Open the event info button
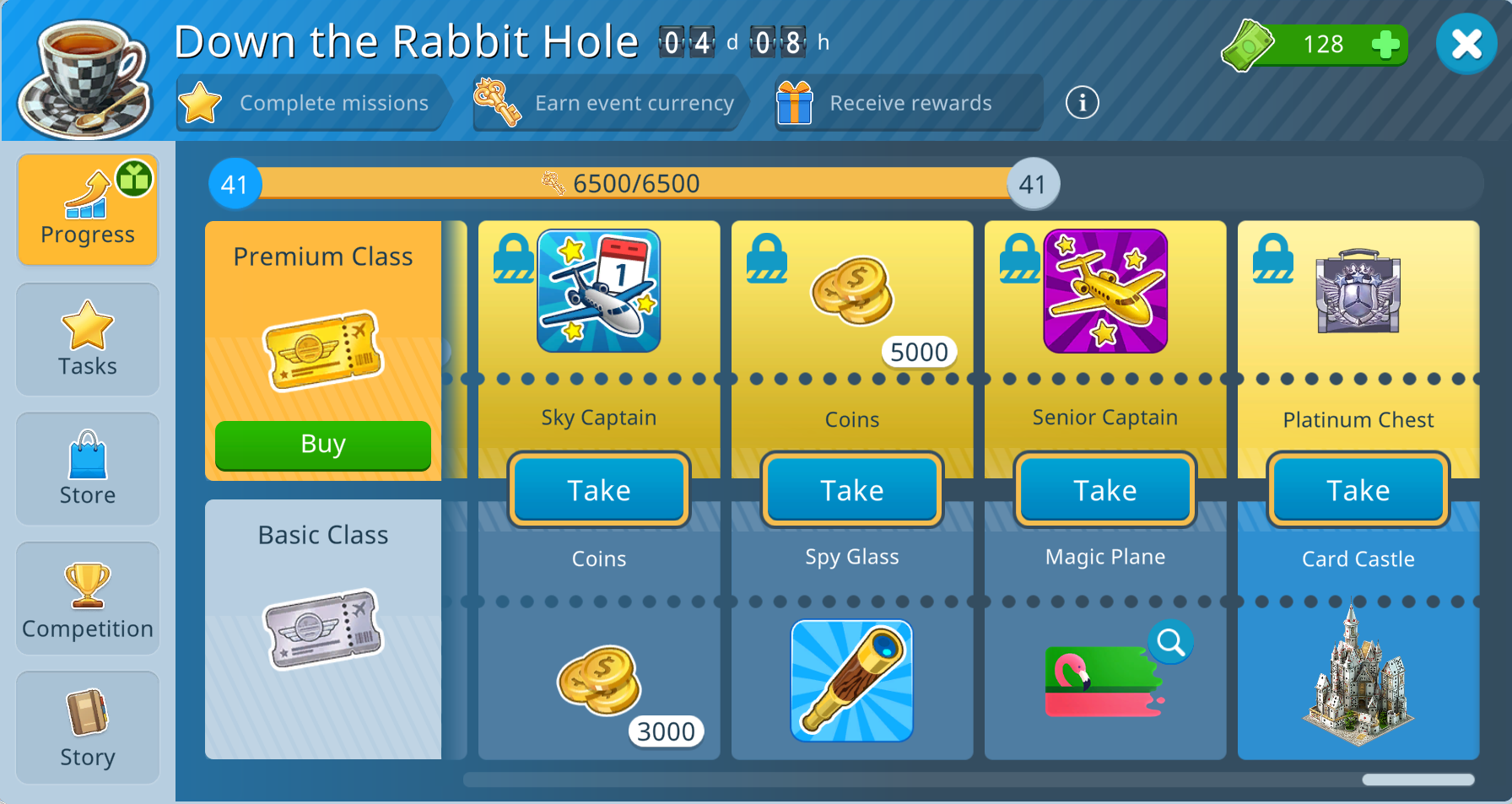This screenshot has width=1512, height=804. [1082, 103]
